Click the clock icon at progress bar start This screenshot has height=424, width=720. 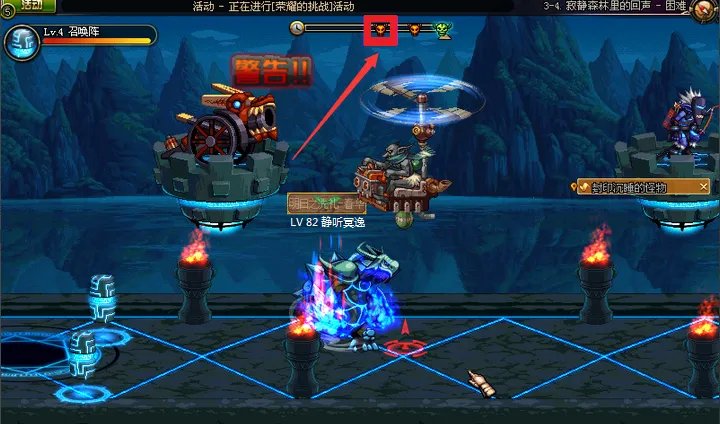(296, 29)
